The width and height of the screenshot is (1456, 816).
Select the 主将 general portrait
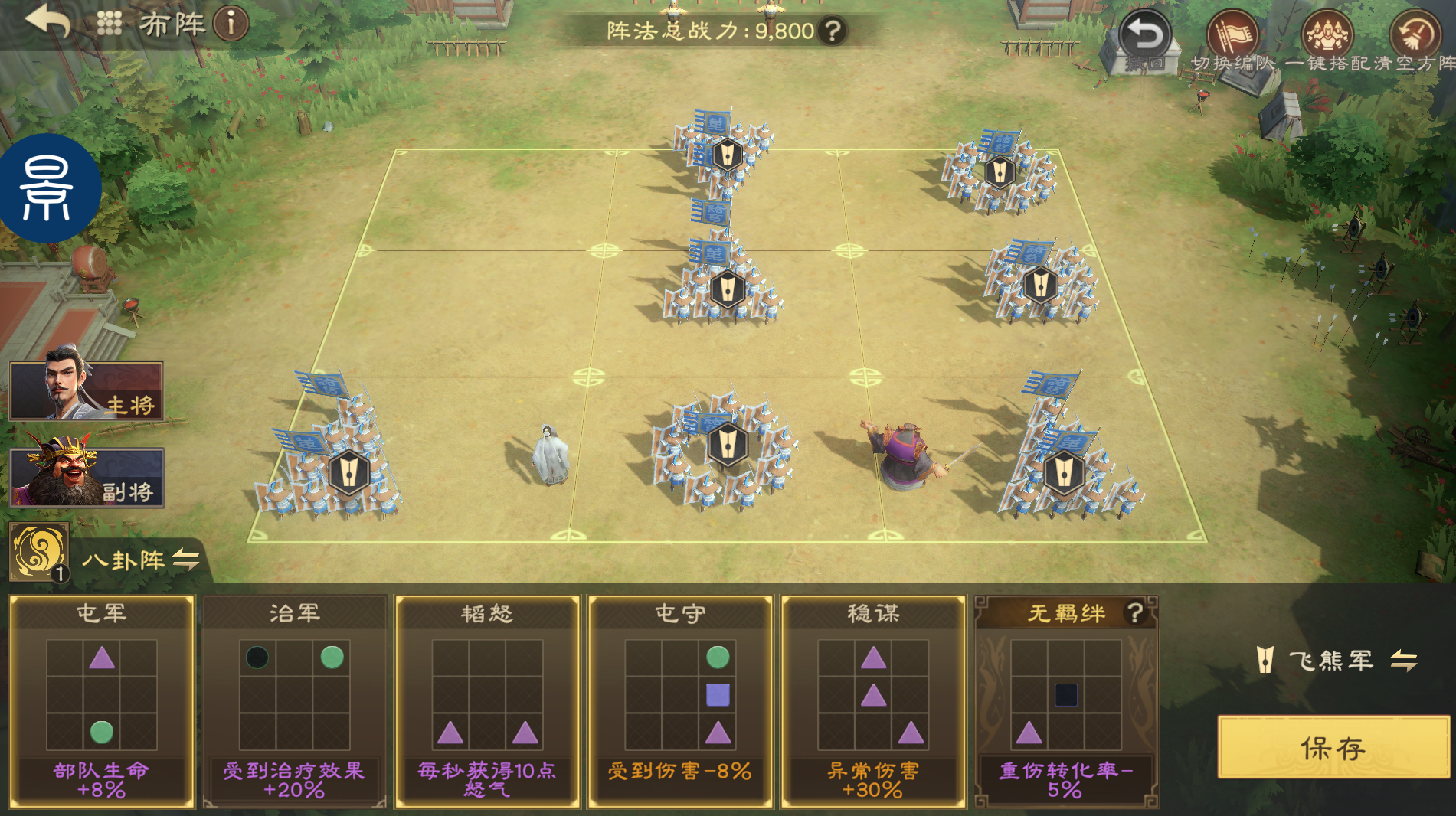pyautogui.click(x=87, y=391)
